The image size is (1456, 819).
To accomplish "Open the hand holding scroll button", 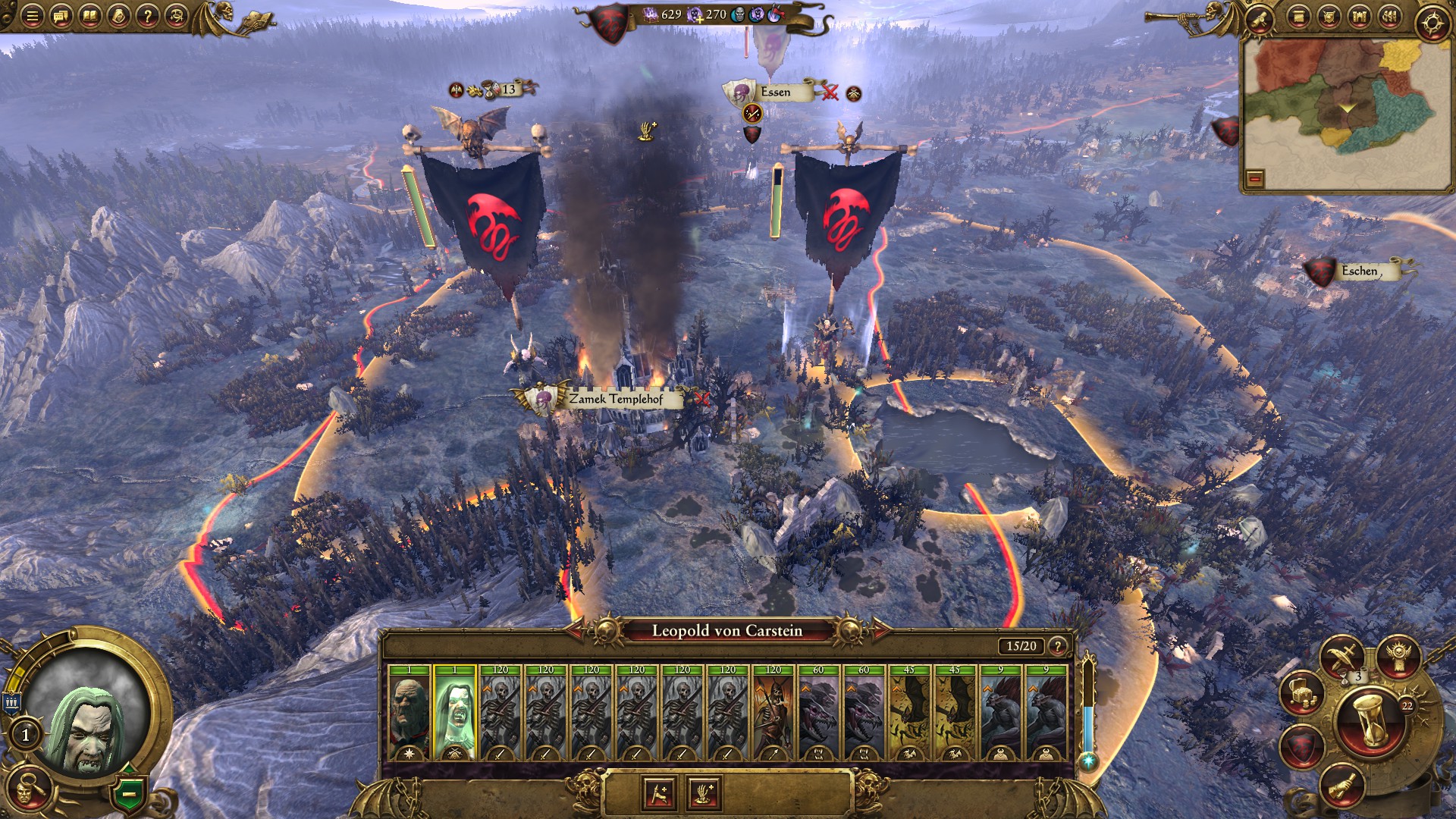I will point(1343,786).
